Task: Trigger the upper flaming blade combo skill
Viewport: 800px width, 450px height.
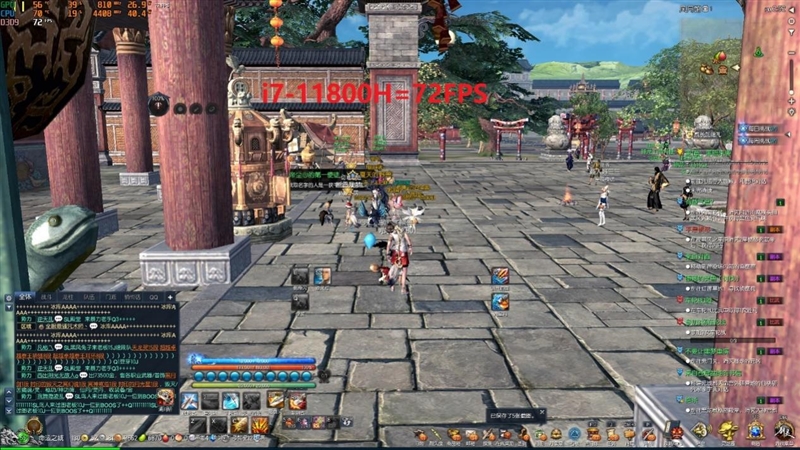Action: pyautogui.click(x=499, y=276)
